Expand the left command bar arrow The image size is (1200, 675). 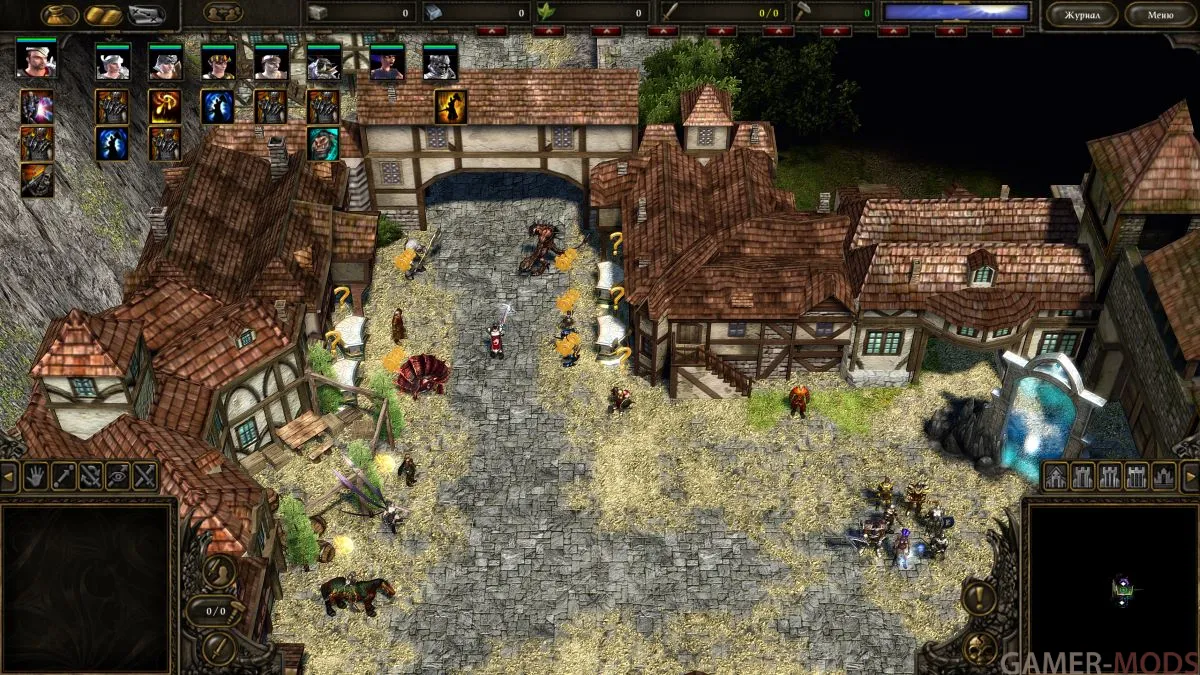9,476
